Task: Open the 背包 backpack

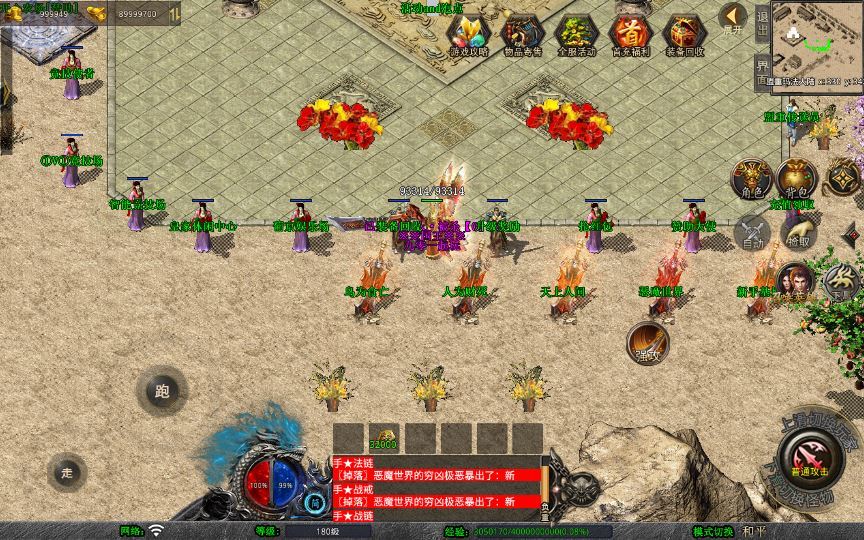Action: [797, 178]
